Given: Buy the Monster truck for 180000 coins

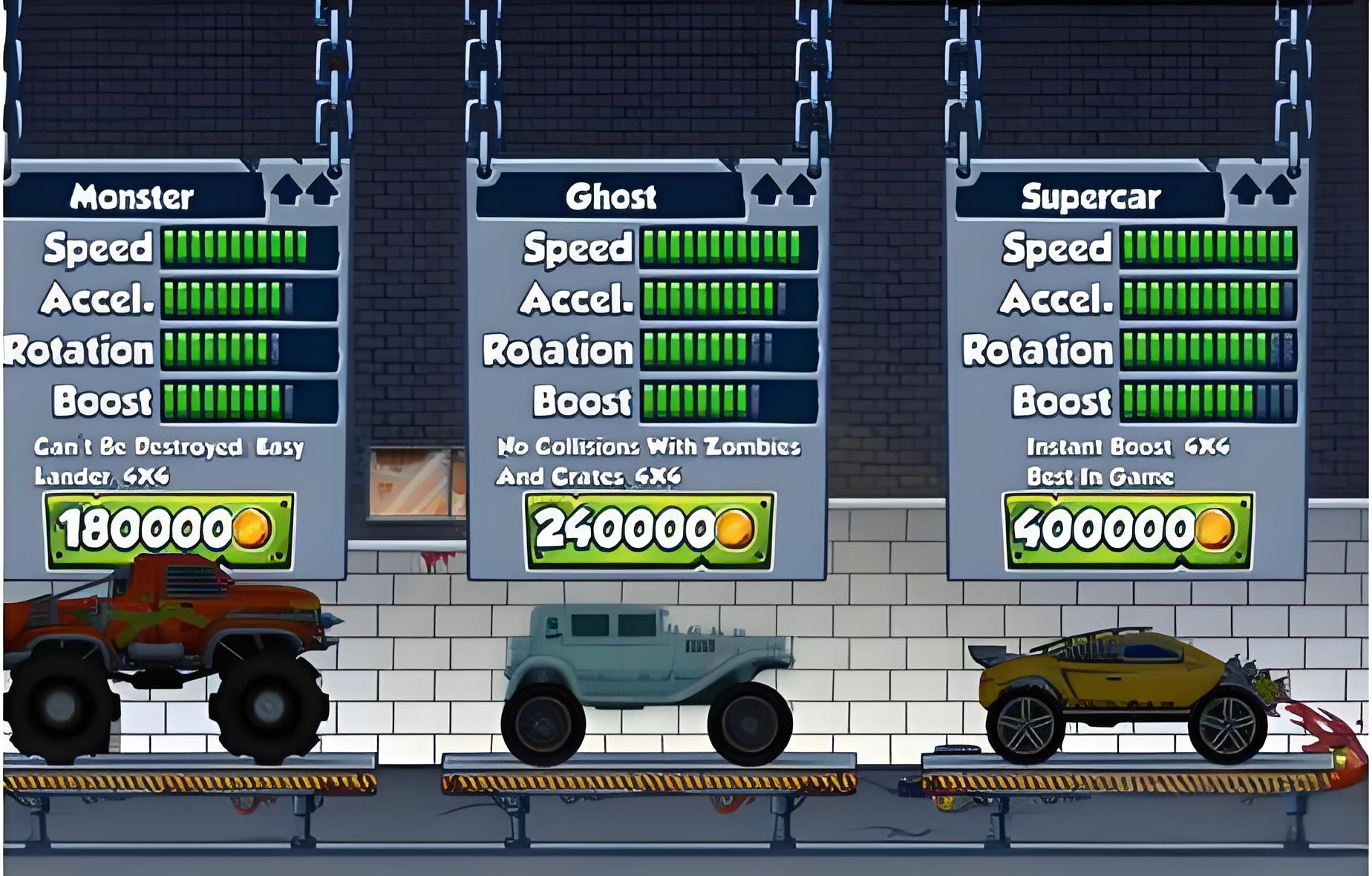Looking at the screenshot, I should [x=169, y=530].
